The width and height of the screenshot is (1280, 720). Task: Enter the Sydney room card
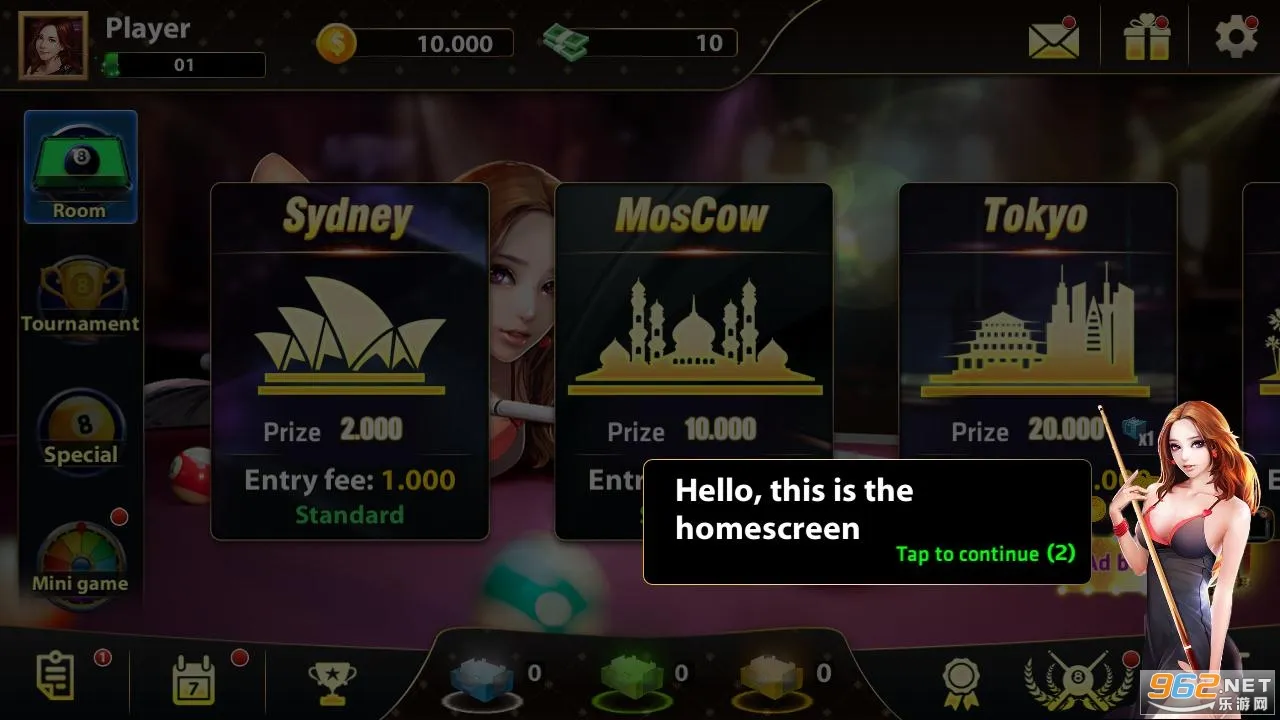tap(349, 360)
